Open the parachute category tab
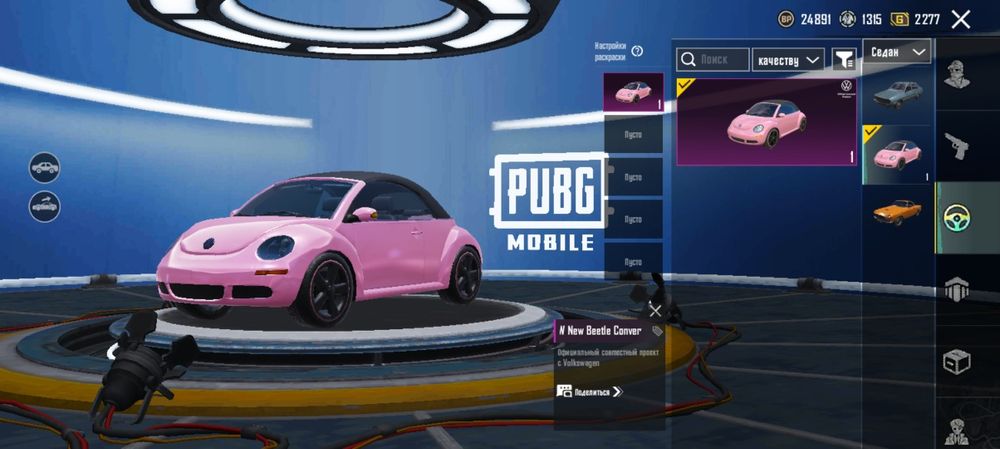1000x449 pixels. (959, 290)
